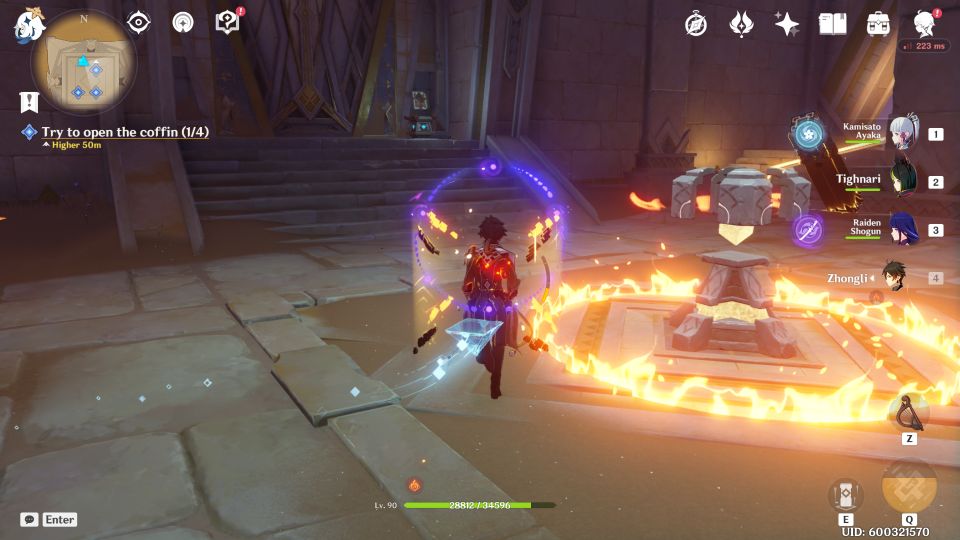Switch to Kamisato Ayaka
Image resolution: width=960 pixels, height=540 pixels.
(x=903, y=133)
